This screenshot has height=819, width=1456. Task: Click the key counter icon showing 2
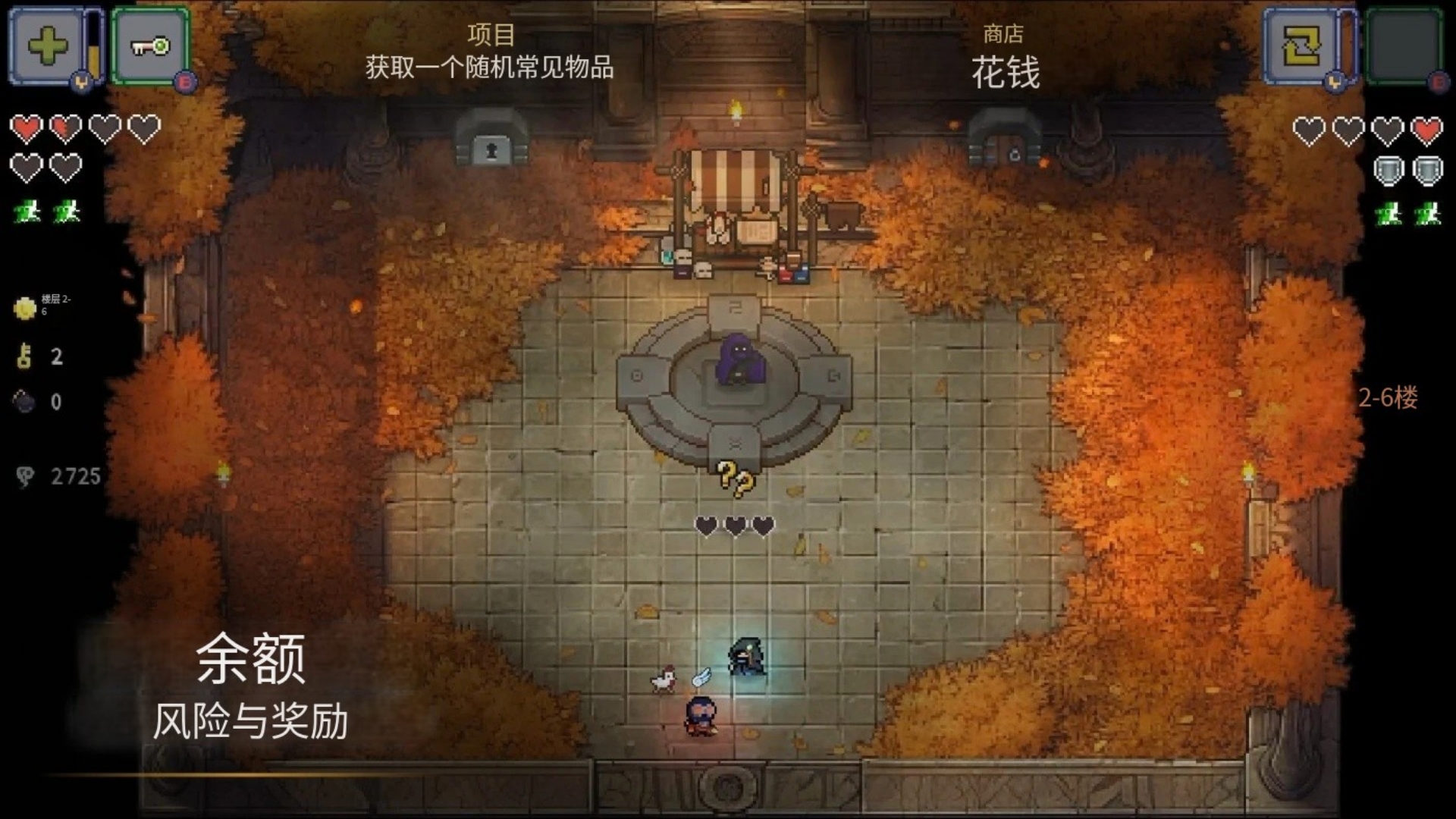[24, 357]
